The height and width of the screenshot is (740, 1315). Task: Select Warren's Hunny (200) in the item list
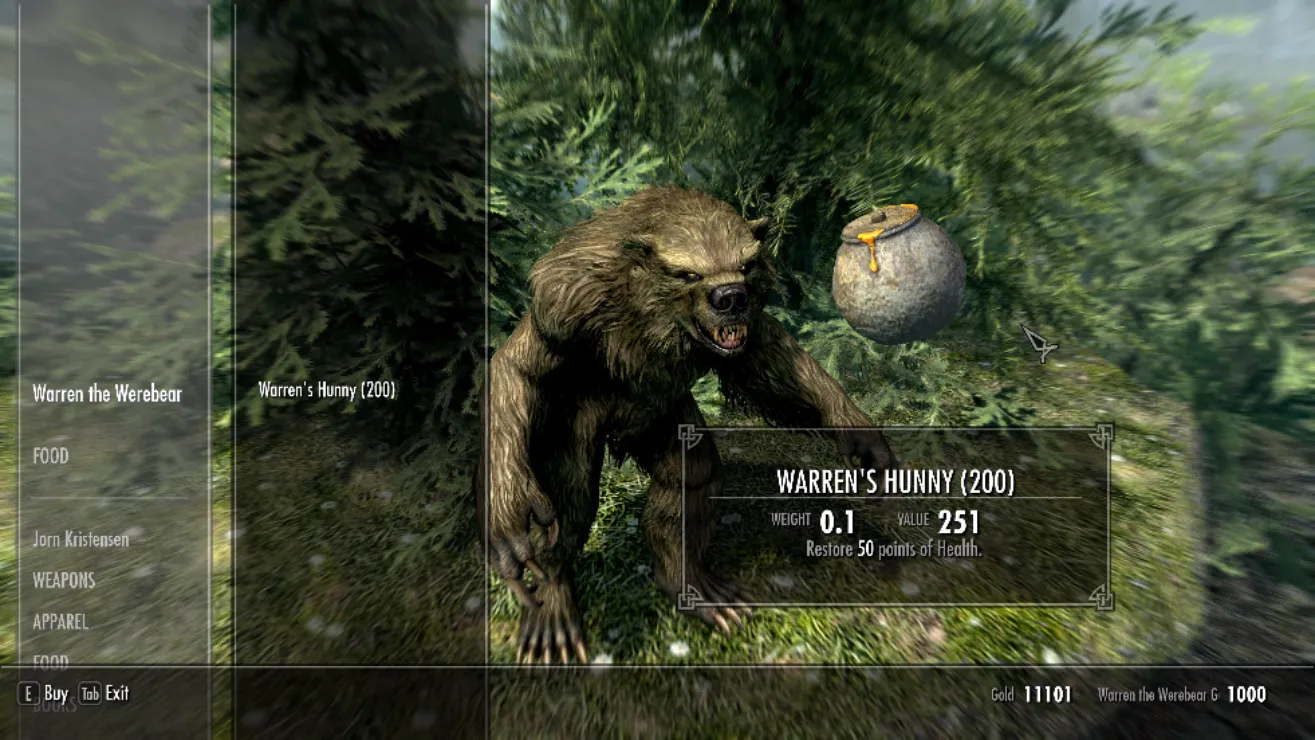[327, 391]
